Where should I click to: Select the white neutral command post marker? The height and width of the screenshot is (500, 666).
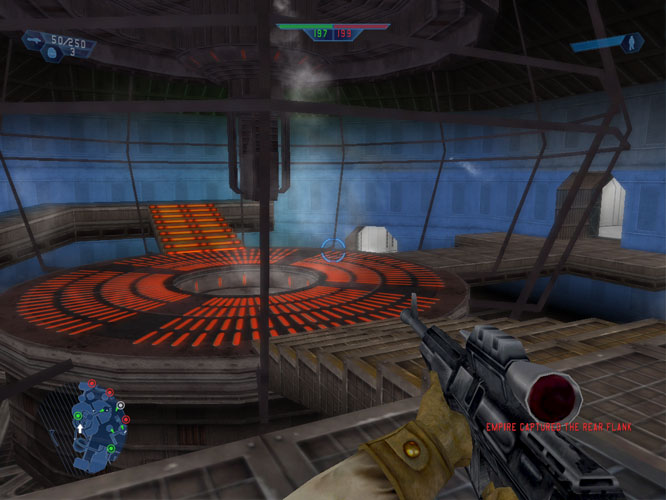(121, 405)
